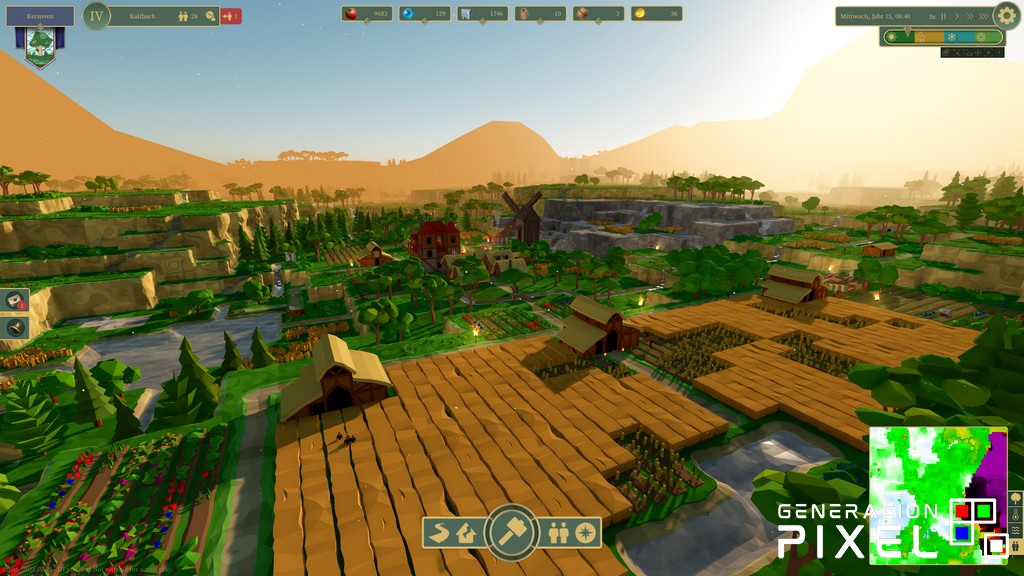Set game speed to single arrow
The height and width of the screenshot is (576, 1024).
tap(956, 16)
